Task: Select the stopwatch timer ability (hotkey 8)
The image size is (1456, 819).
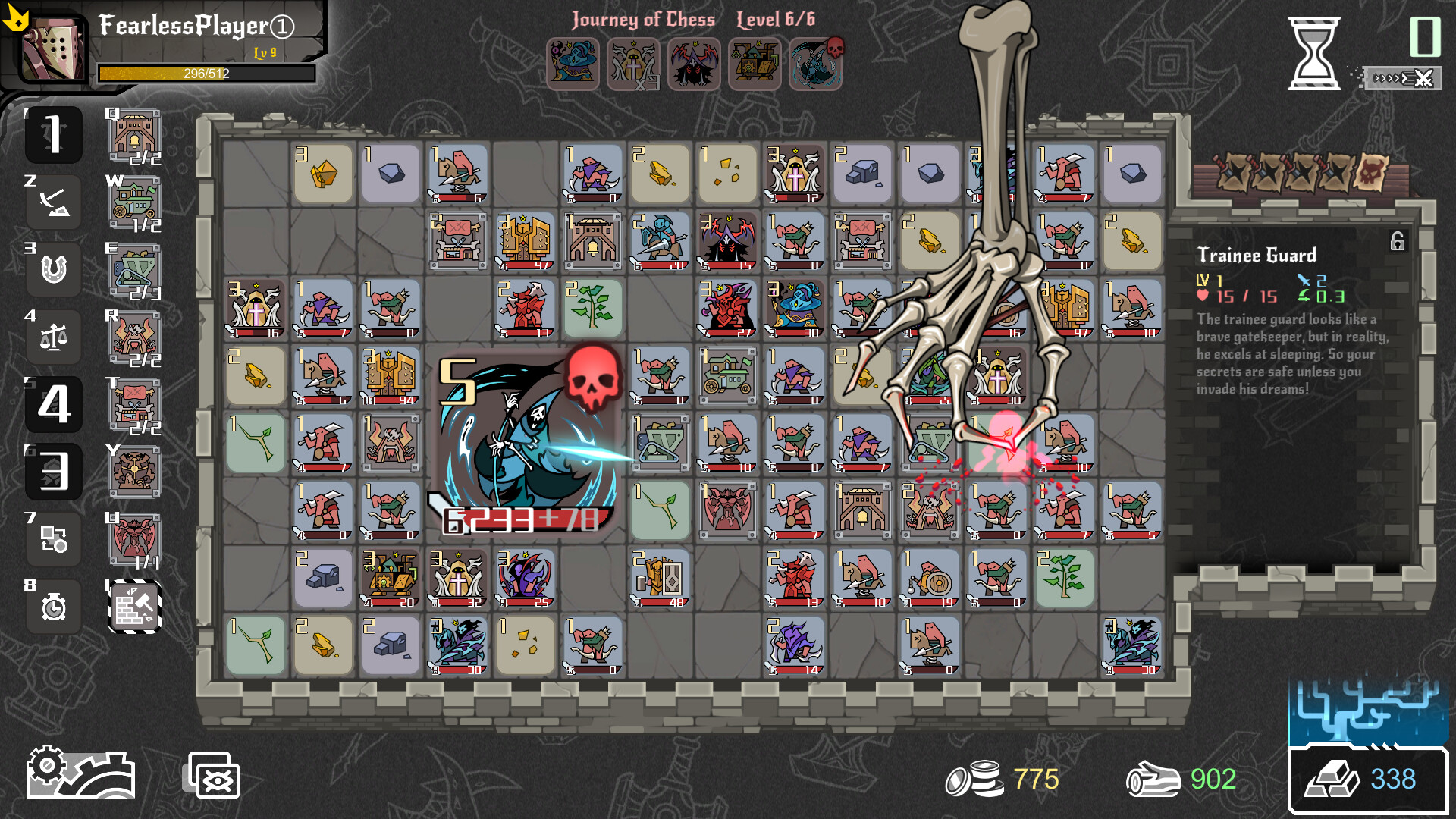Action: [x=53, y=607]
